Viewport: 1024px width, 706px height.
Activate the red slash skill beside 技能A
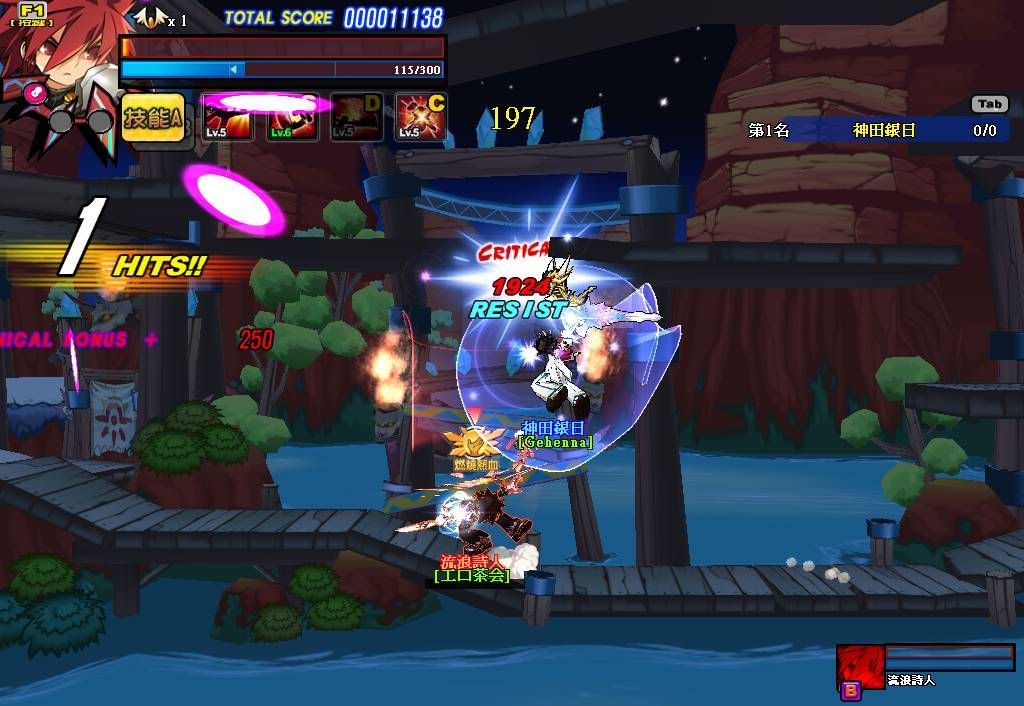pyautogui.click(x=228, y=118)
